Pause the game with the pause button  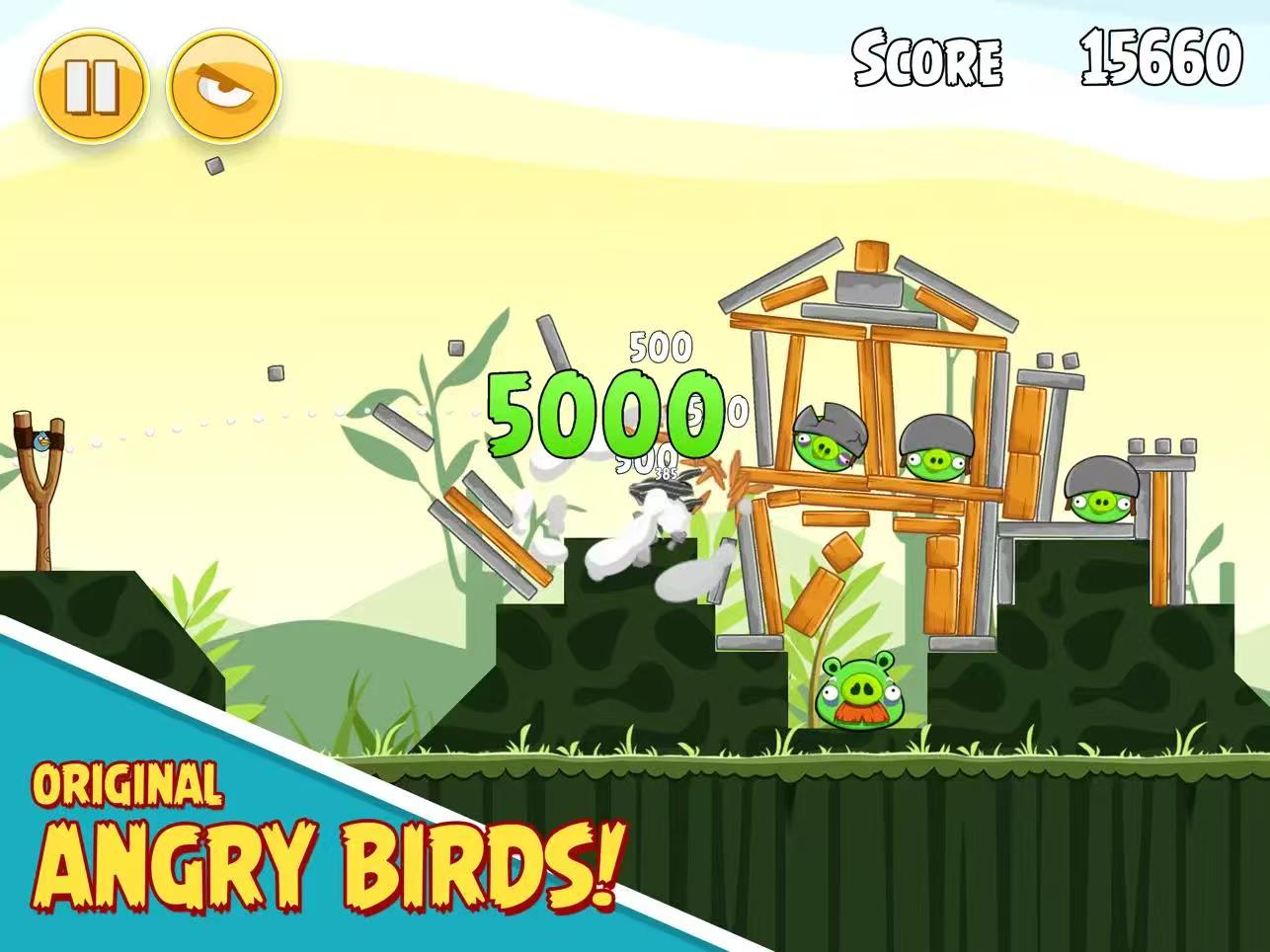(91, 86)
